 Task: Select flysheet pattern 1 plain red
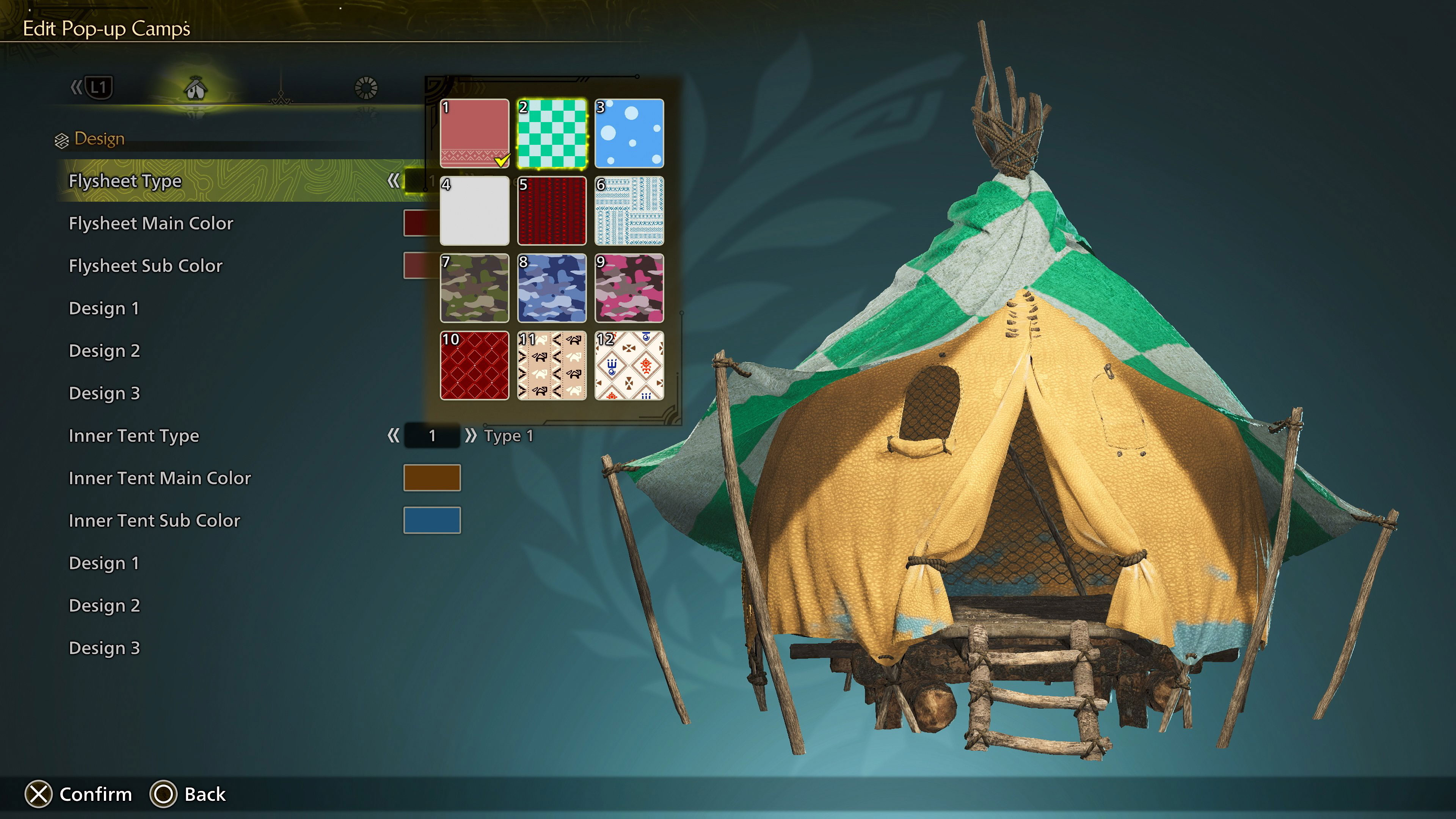474,133
